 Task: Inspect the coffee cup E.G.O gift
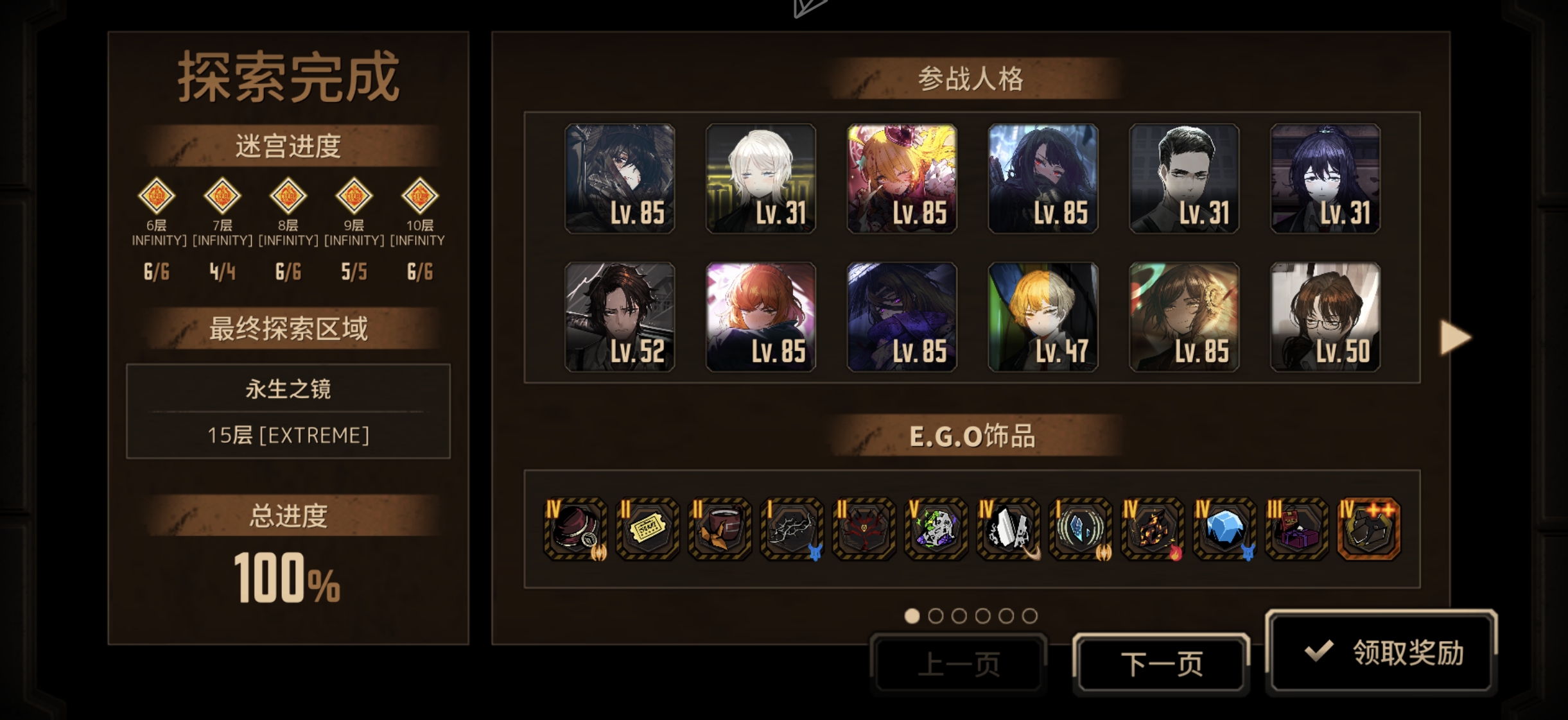(x=719, y=529)
